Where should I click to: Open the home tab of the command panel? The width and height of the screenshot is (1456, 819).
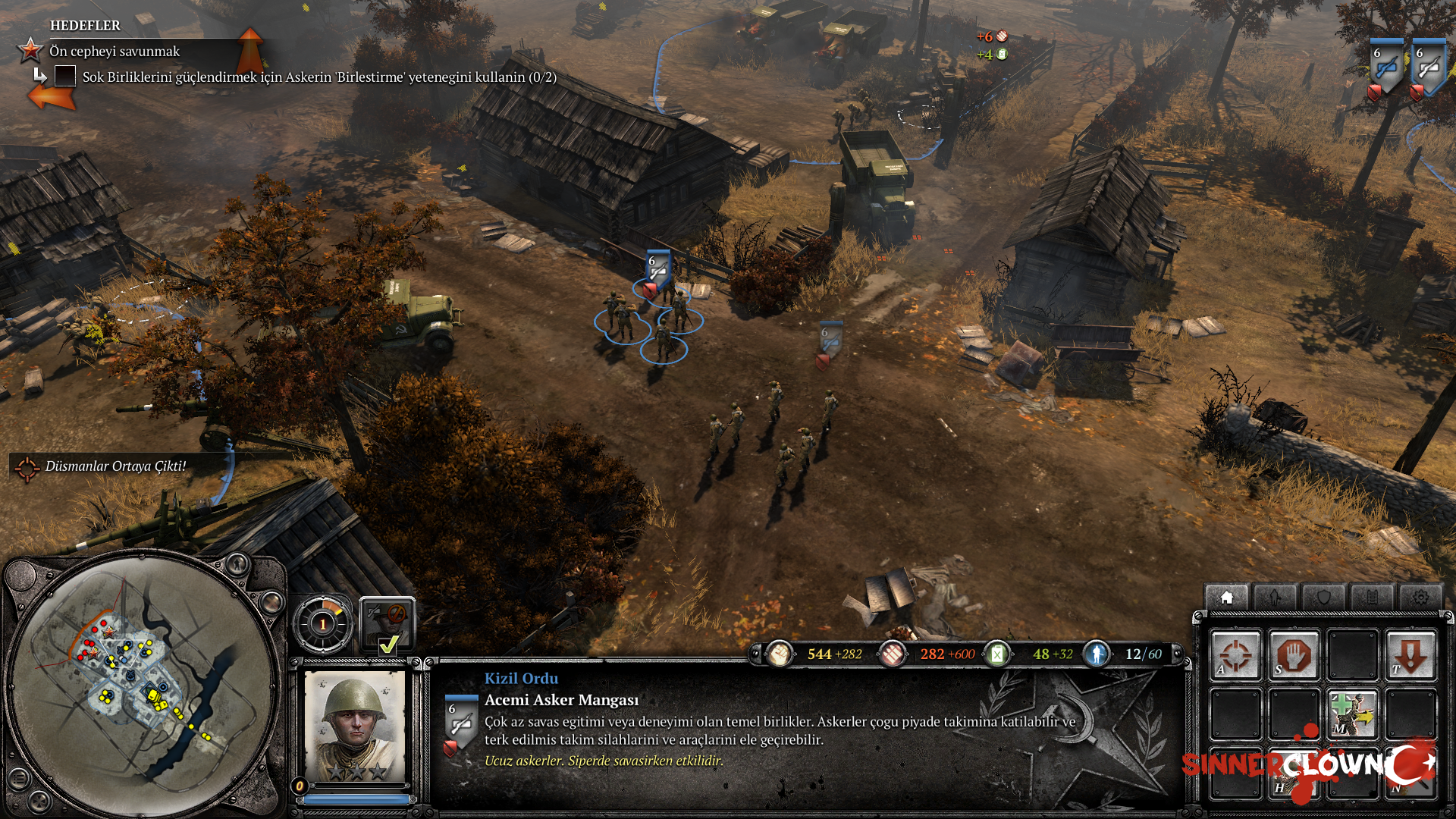pyautogui.click(x=1227, y=598)
